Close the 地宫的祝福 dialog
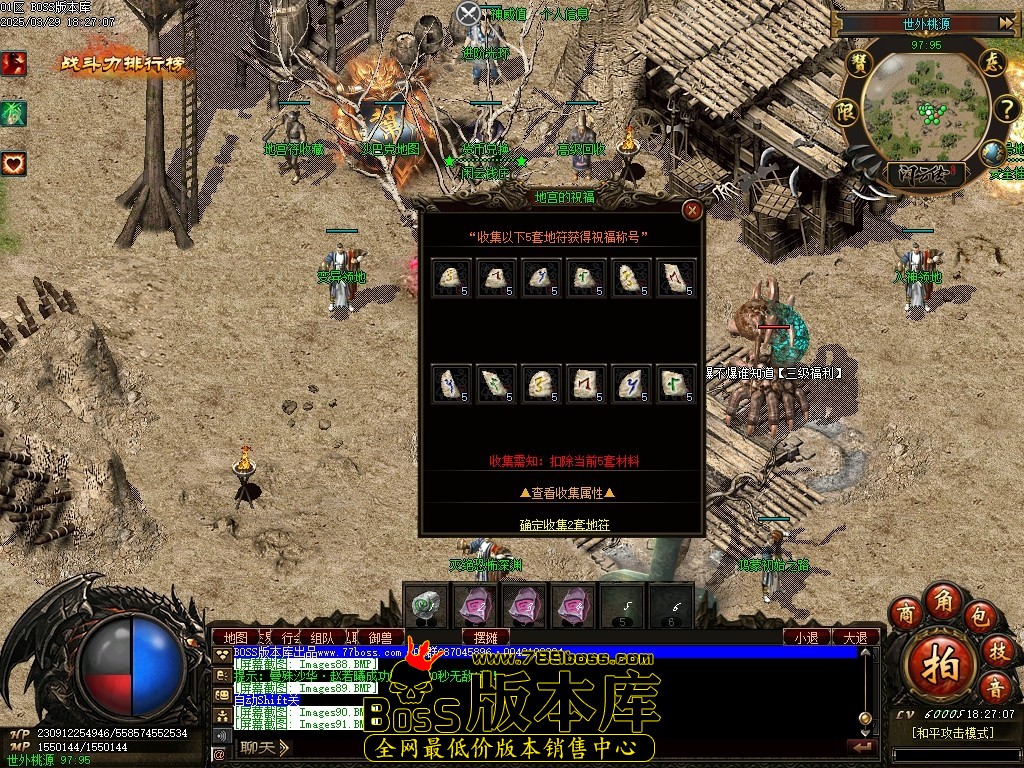 (691, 210)
